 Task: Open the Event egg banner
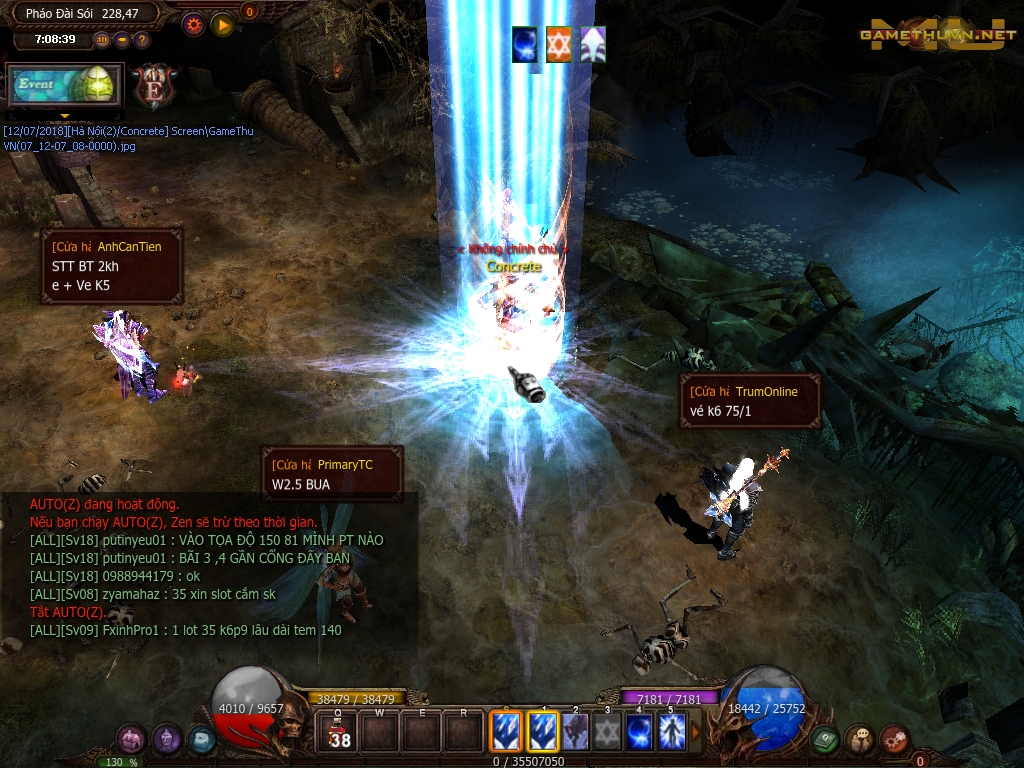[x=64, y=85]
